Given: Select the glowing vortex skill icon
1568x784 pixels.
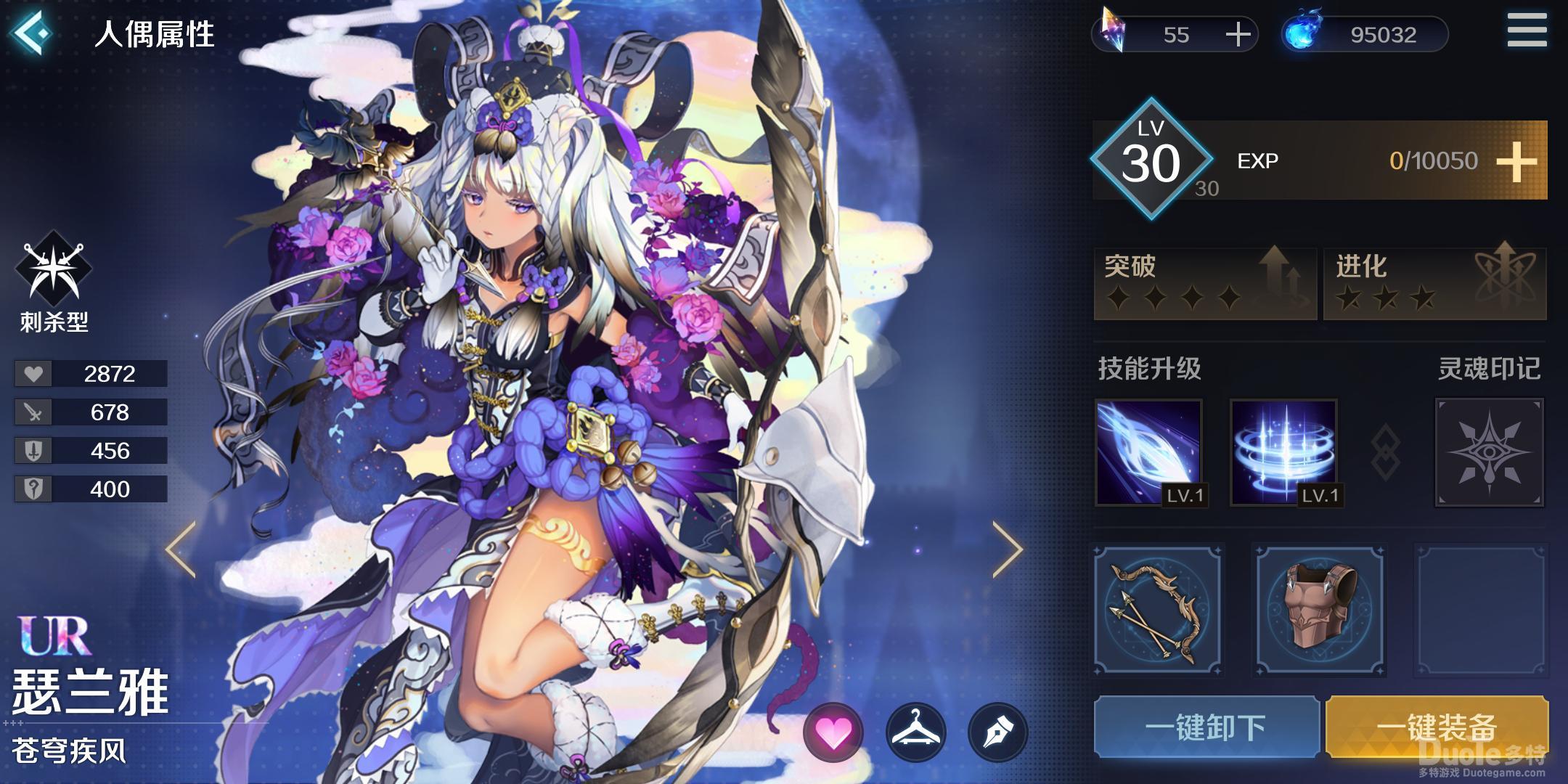Looking at the screenshot, I should coord(1284,453).
